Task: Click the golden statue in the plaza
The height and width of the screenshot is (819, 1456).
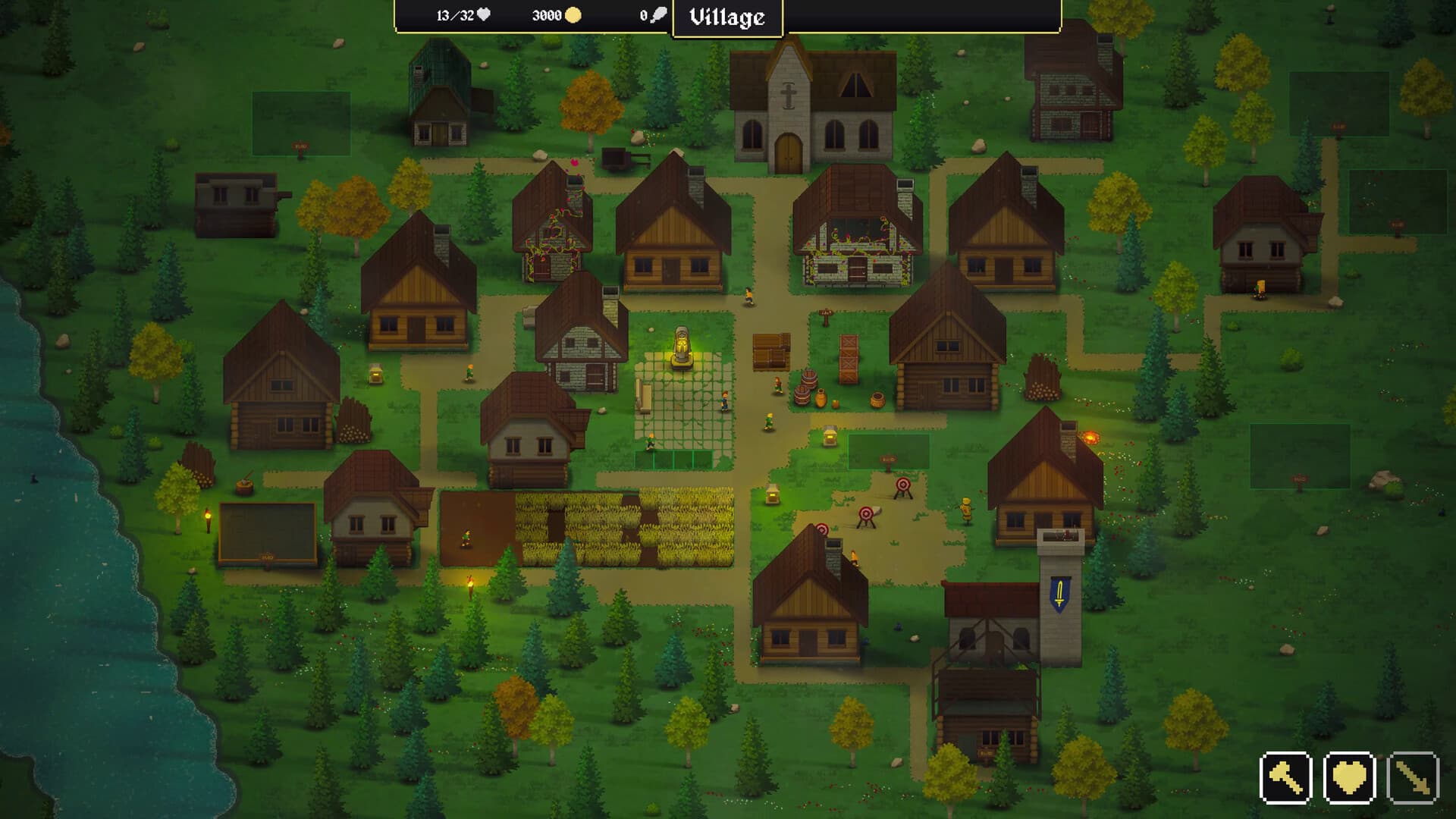Action: tap(681, 345)
